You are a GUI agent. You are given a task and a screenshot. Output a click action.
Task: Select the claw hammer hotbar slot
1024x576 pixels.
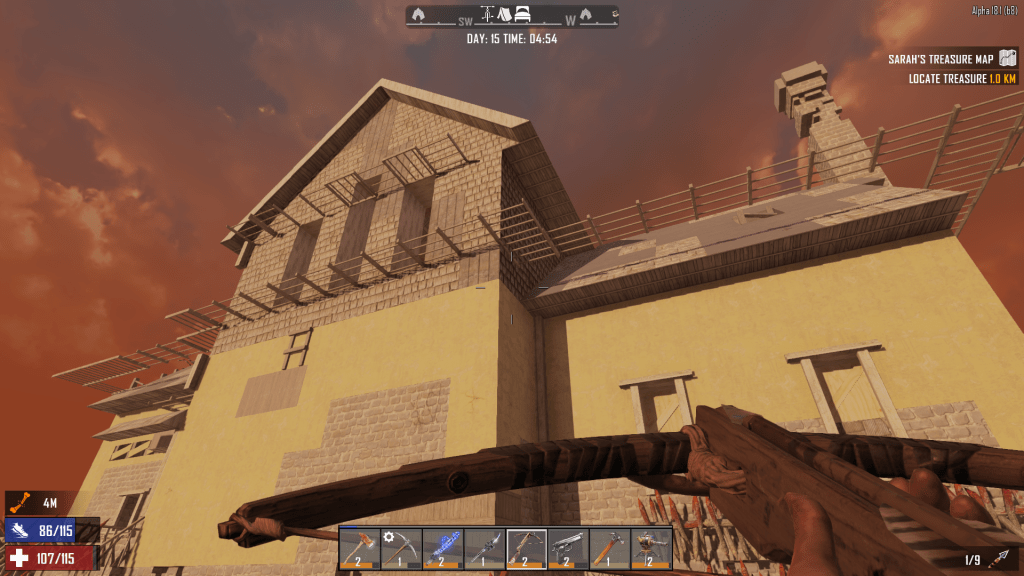[x=610, y=549]
